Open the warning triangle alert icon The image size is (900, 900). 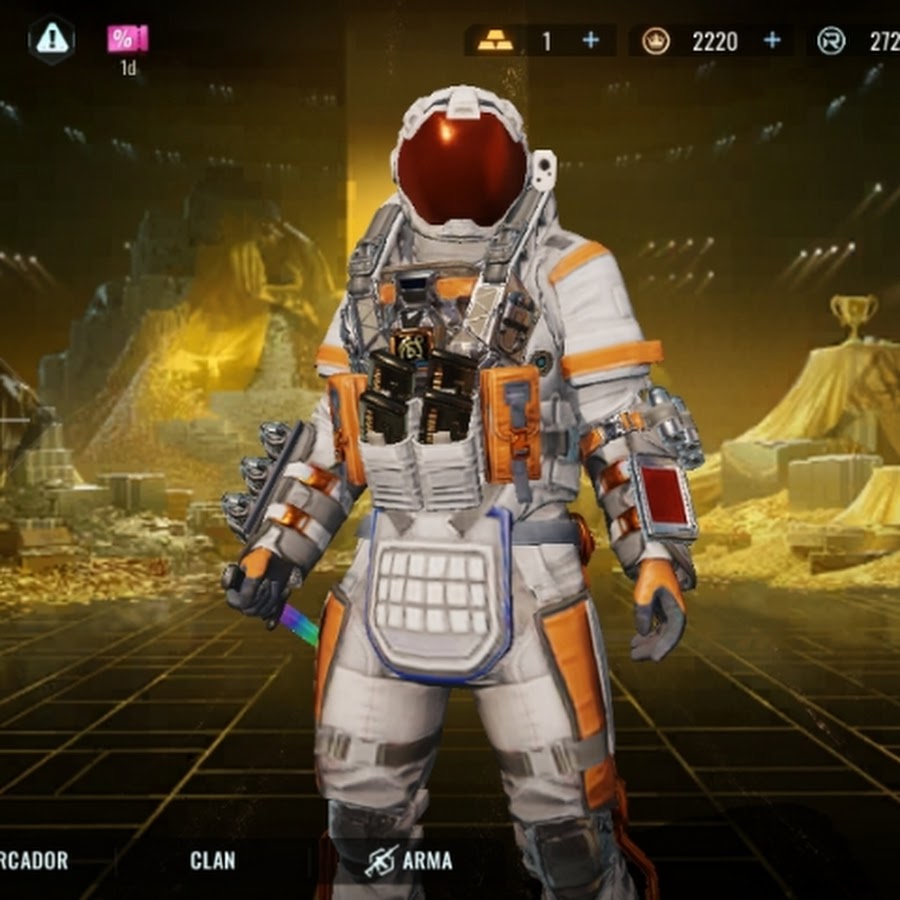50,39
